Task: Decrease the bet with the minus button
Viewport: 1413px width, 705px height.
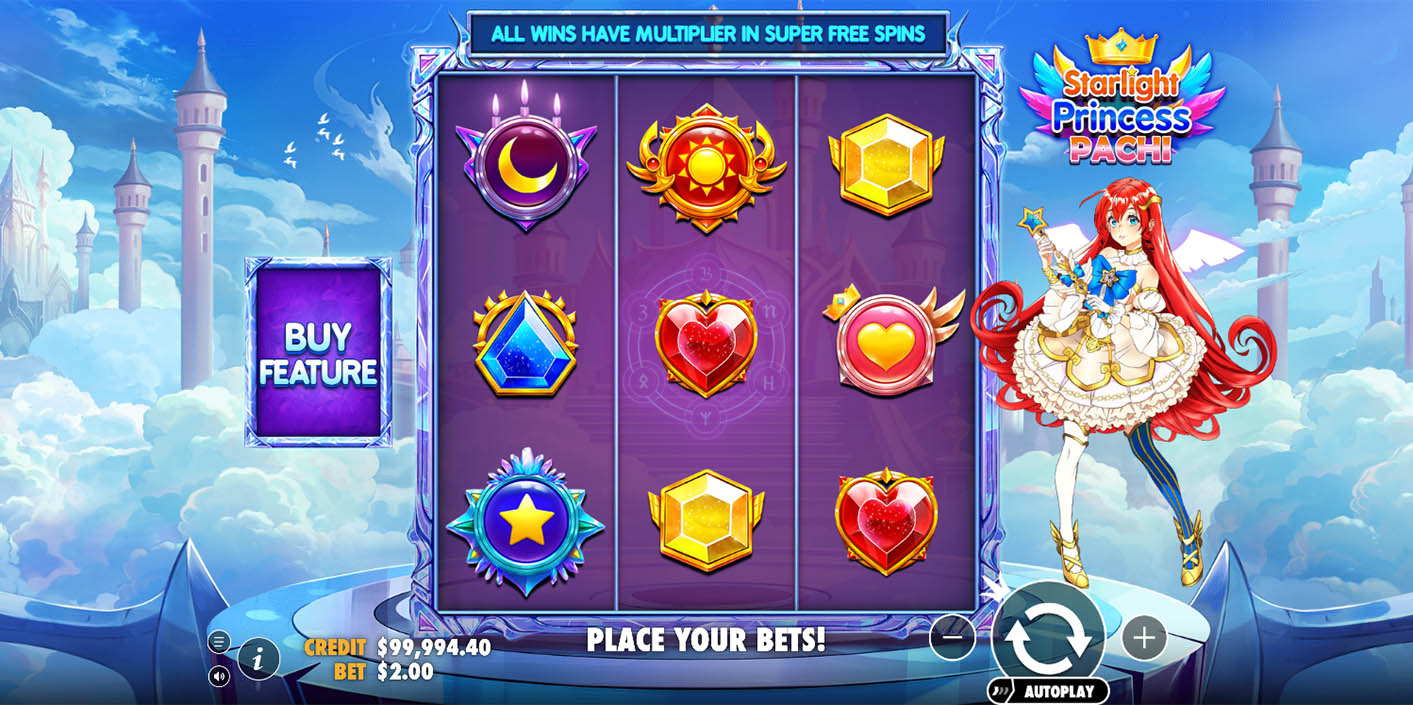Action: [952, 637]
